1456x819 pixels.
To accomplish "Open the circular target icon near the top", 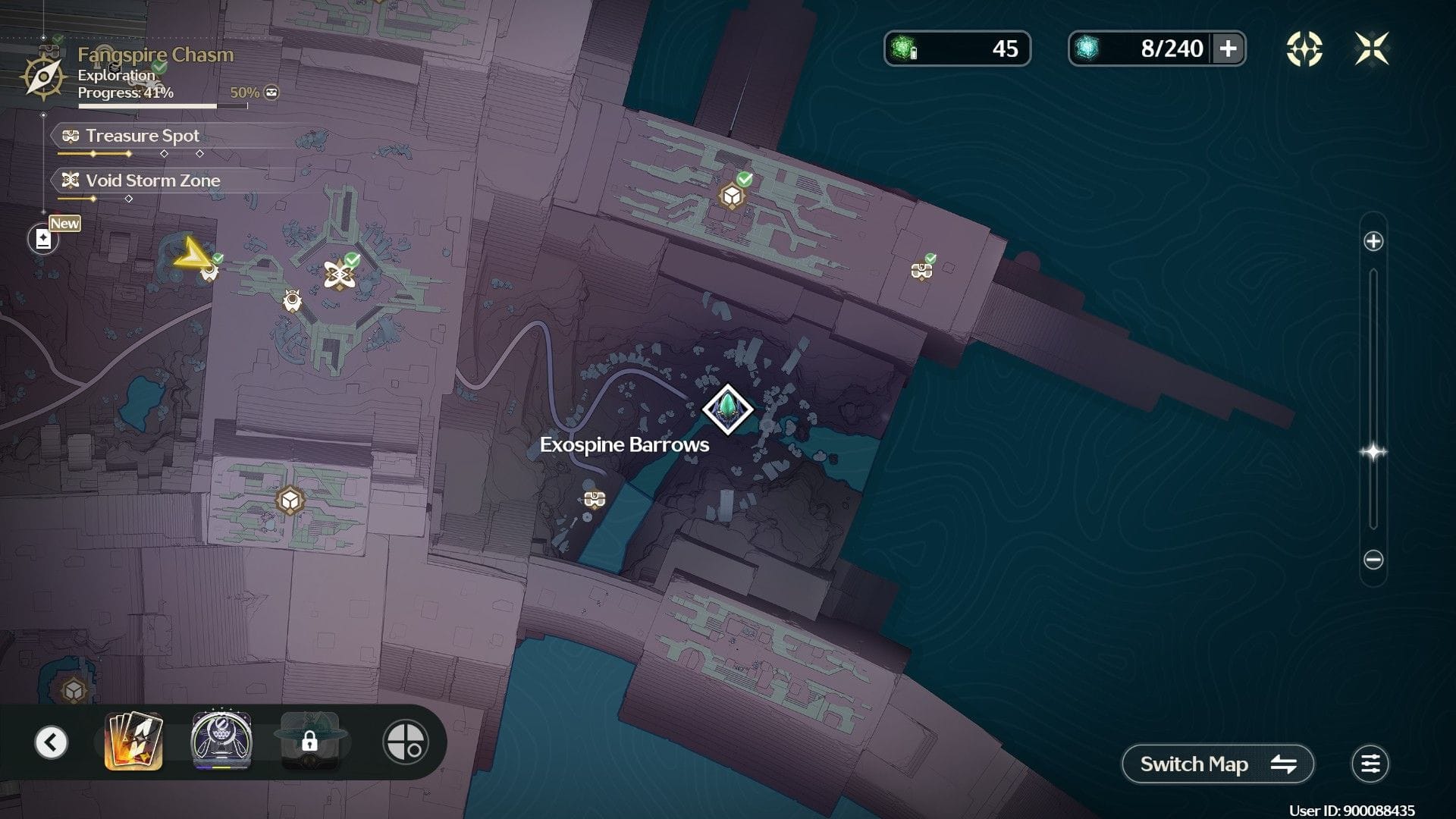I will point(1304,49).
